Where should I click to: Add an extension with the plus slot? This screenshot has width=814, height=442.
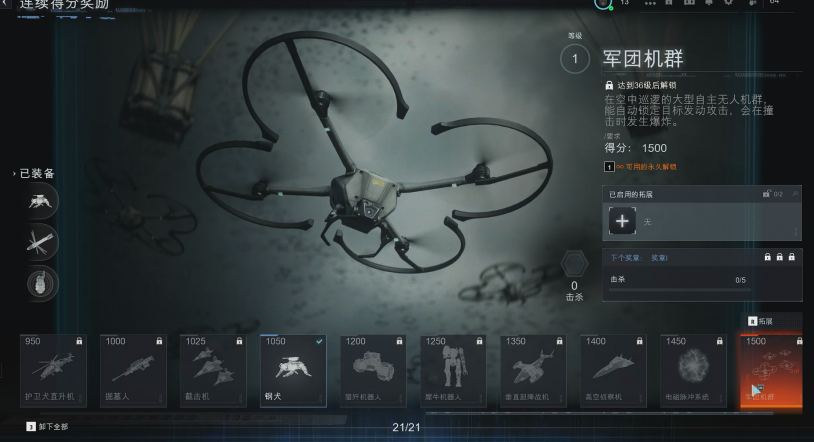(x=622, y=221)
